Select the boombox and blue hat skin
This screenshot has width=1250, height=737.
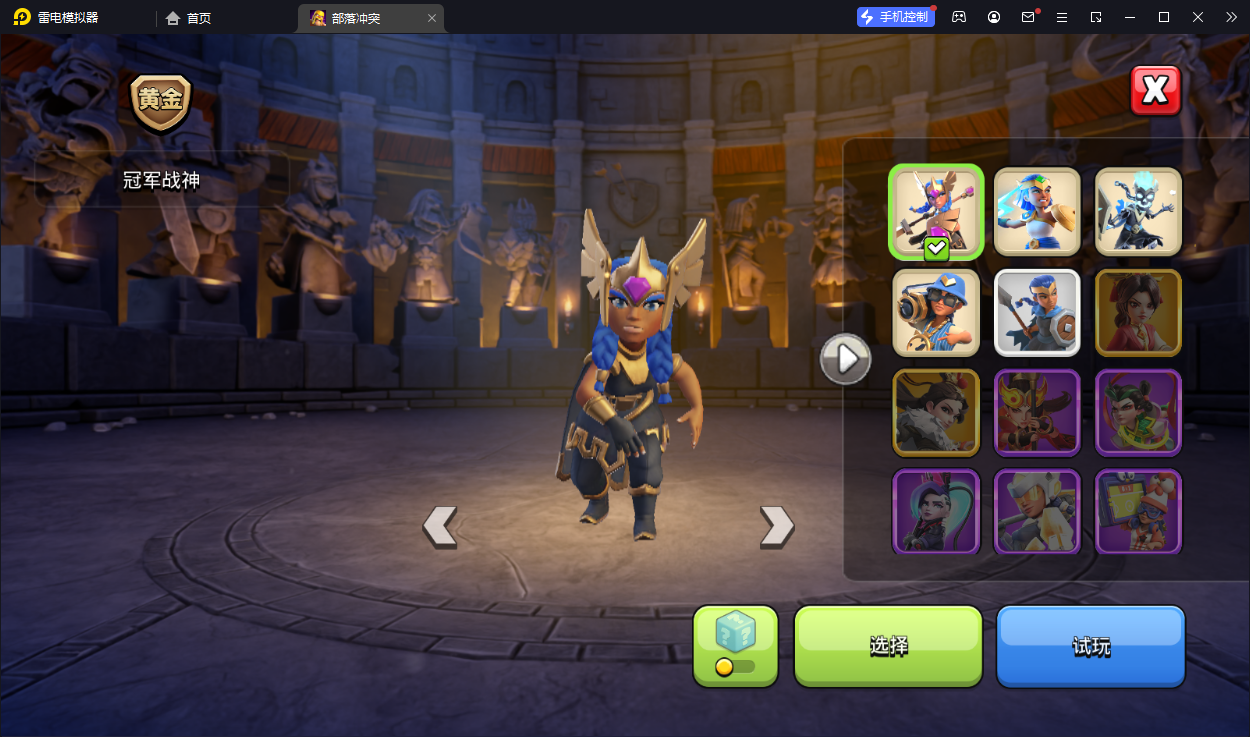pos(936,312)
